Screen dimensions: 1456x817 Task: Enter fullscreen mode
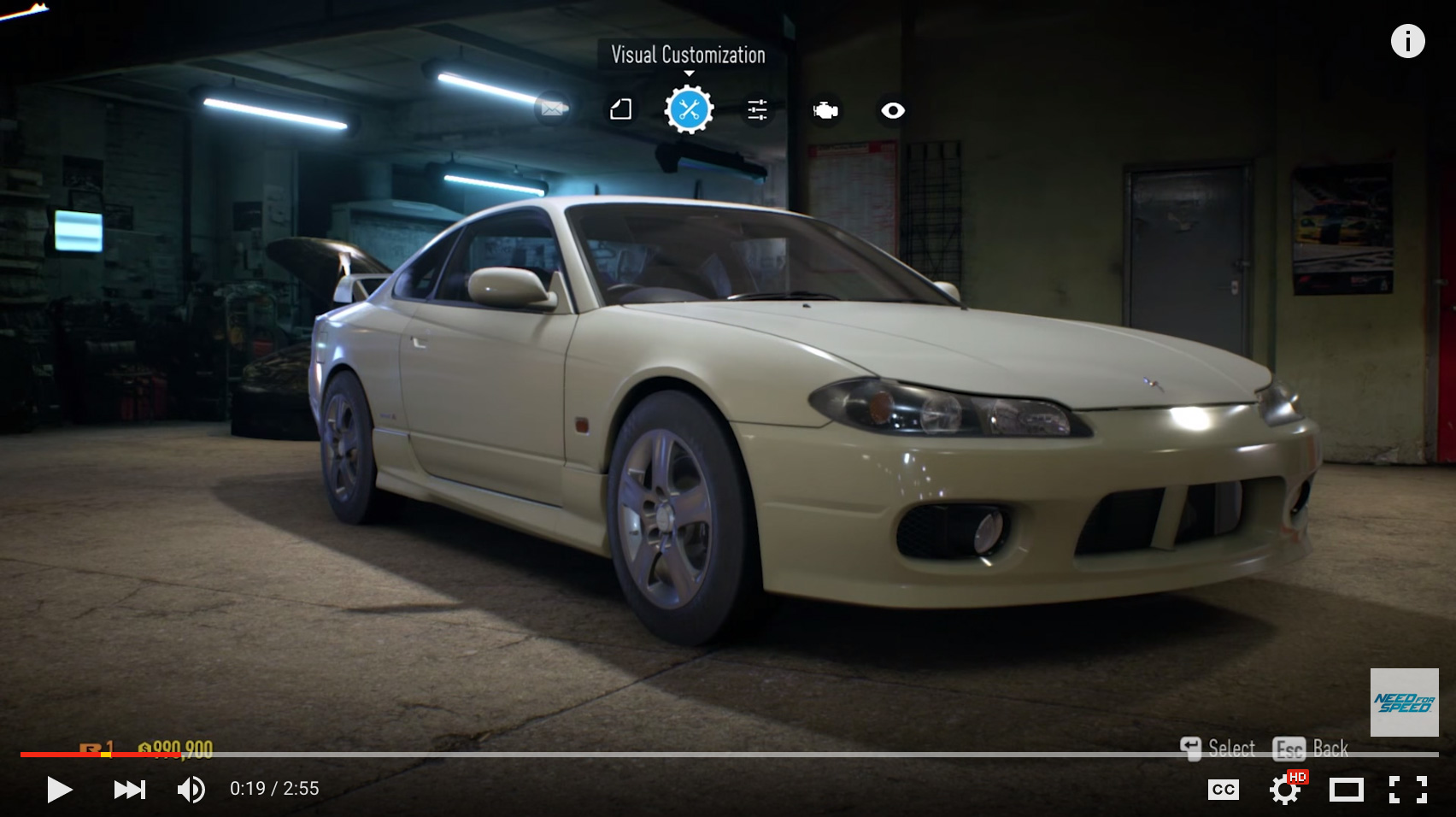point(1407,789)
